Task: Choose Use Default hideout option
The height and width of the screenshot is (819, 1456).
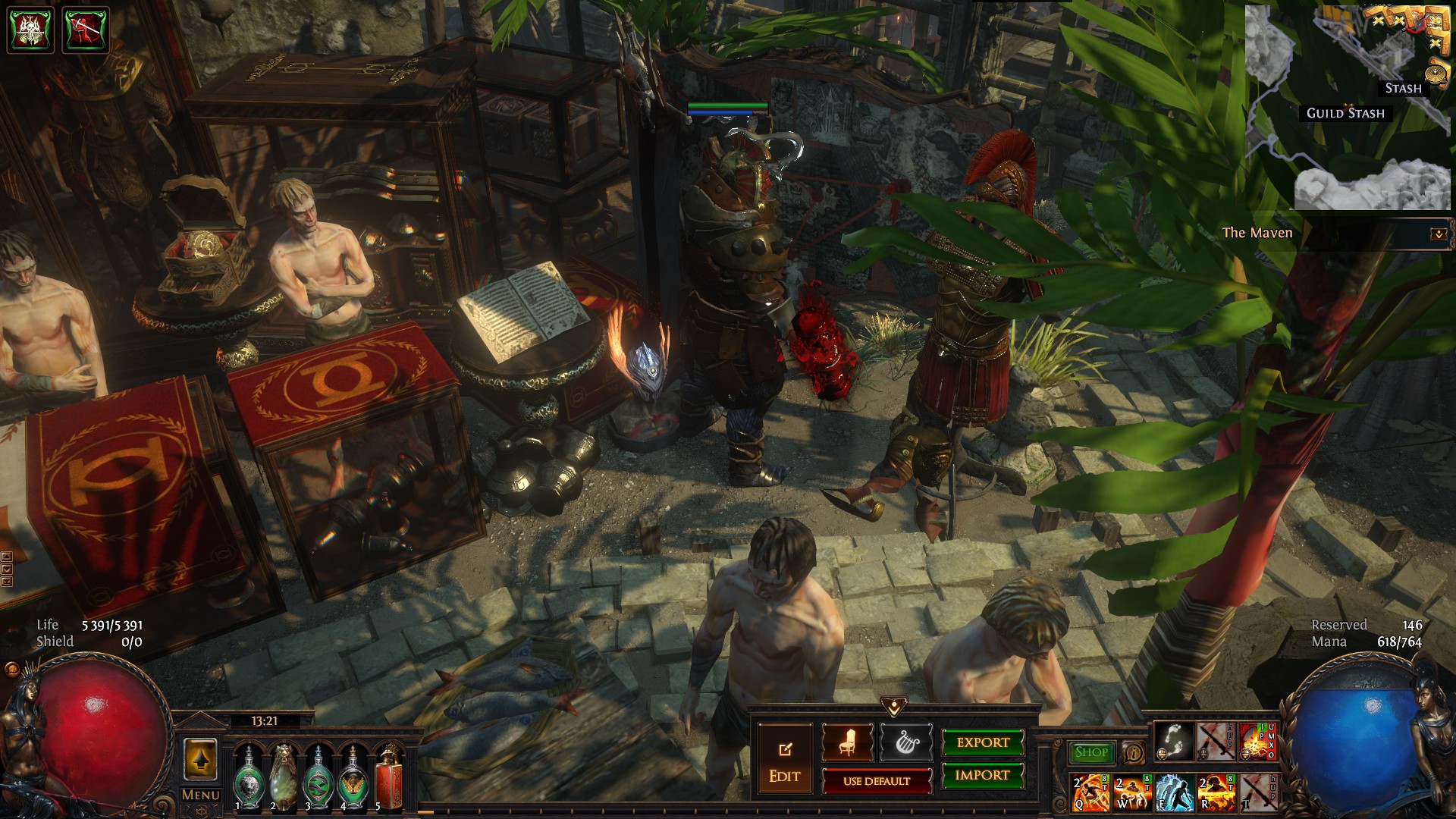Action: 877,781
